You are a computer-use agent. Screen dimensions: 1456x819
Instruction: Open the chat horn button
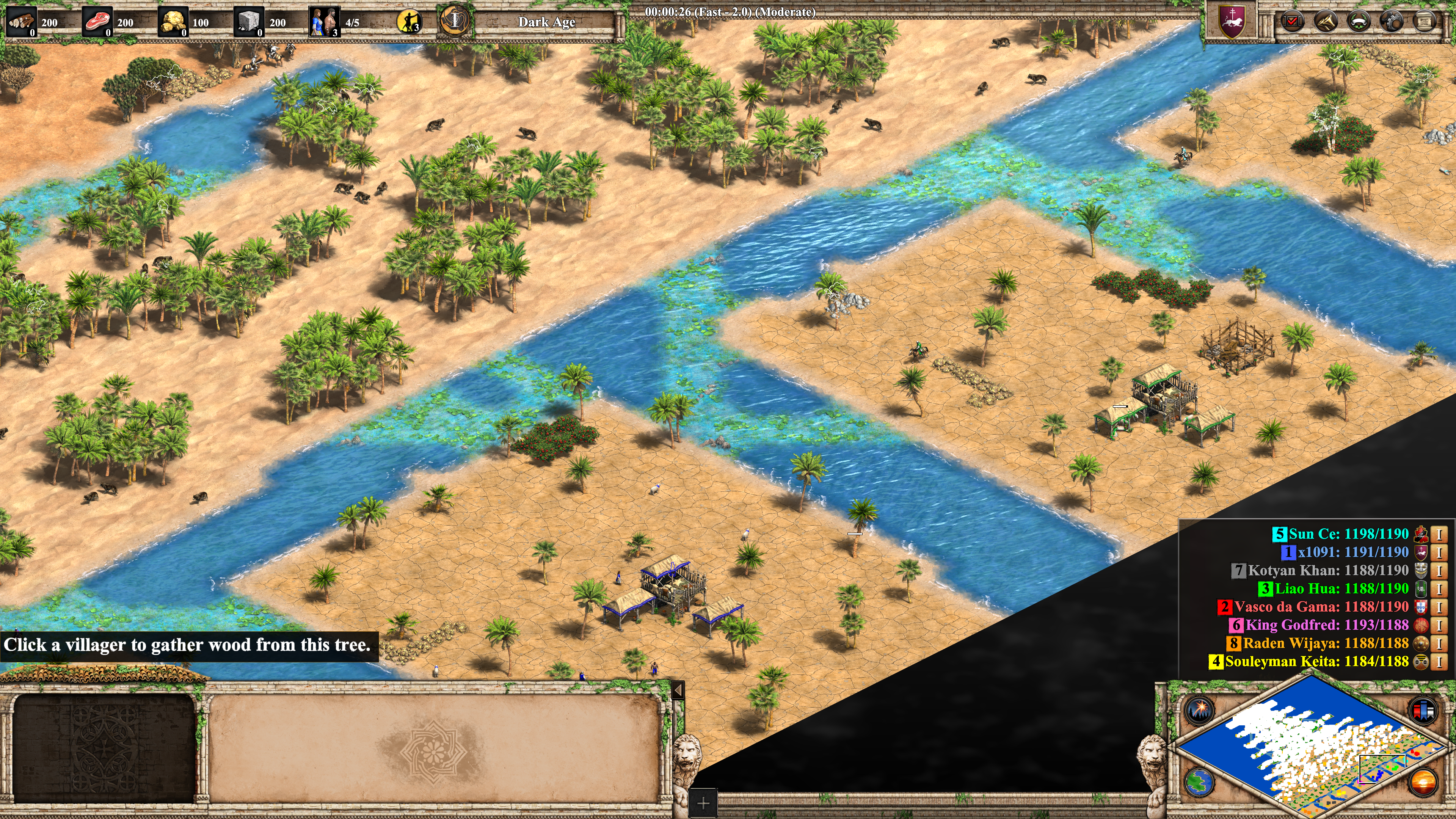[1325, 22]
